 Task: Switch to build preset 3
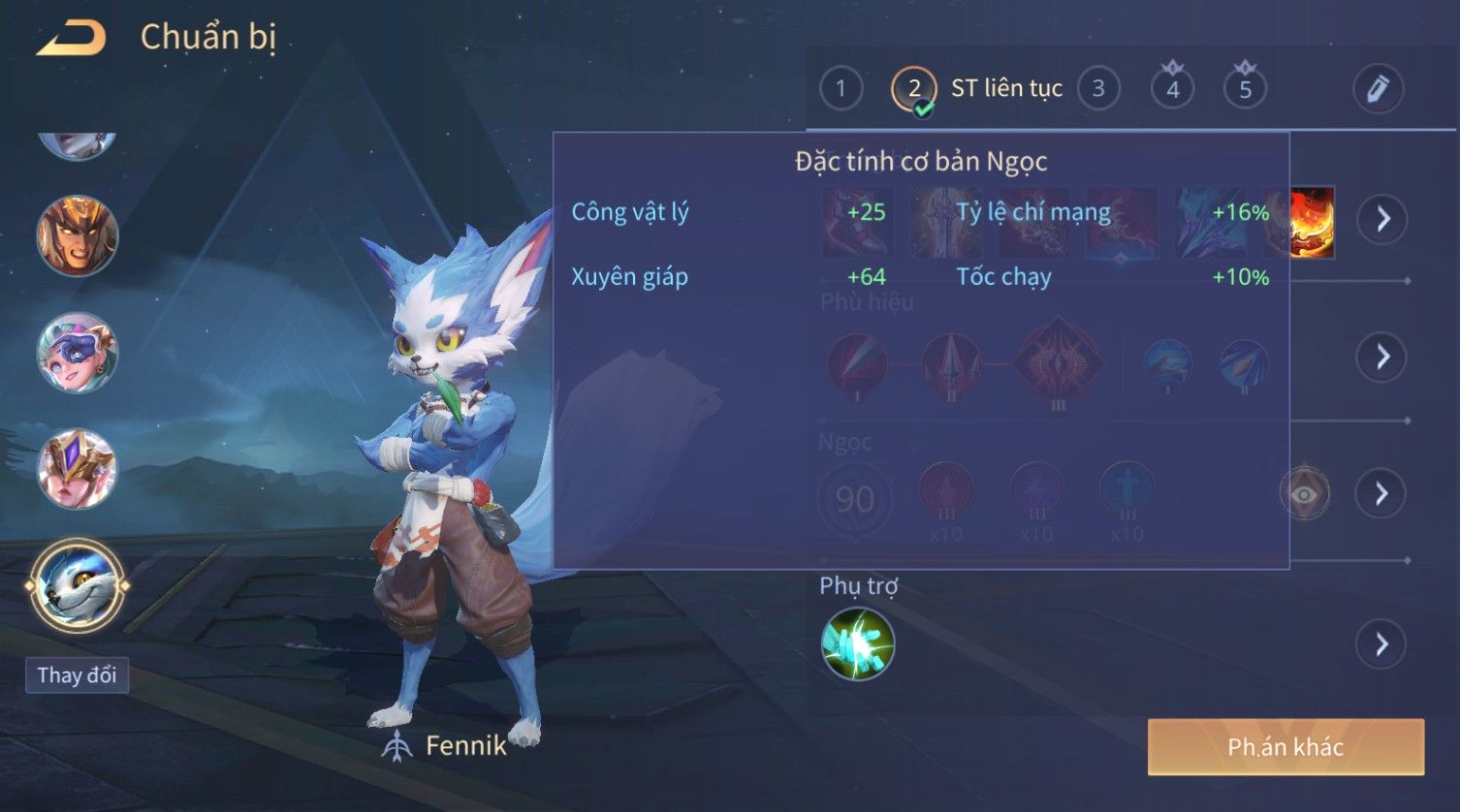pyautogui.click(x=1098, y=89)
